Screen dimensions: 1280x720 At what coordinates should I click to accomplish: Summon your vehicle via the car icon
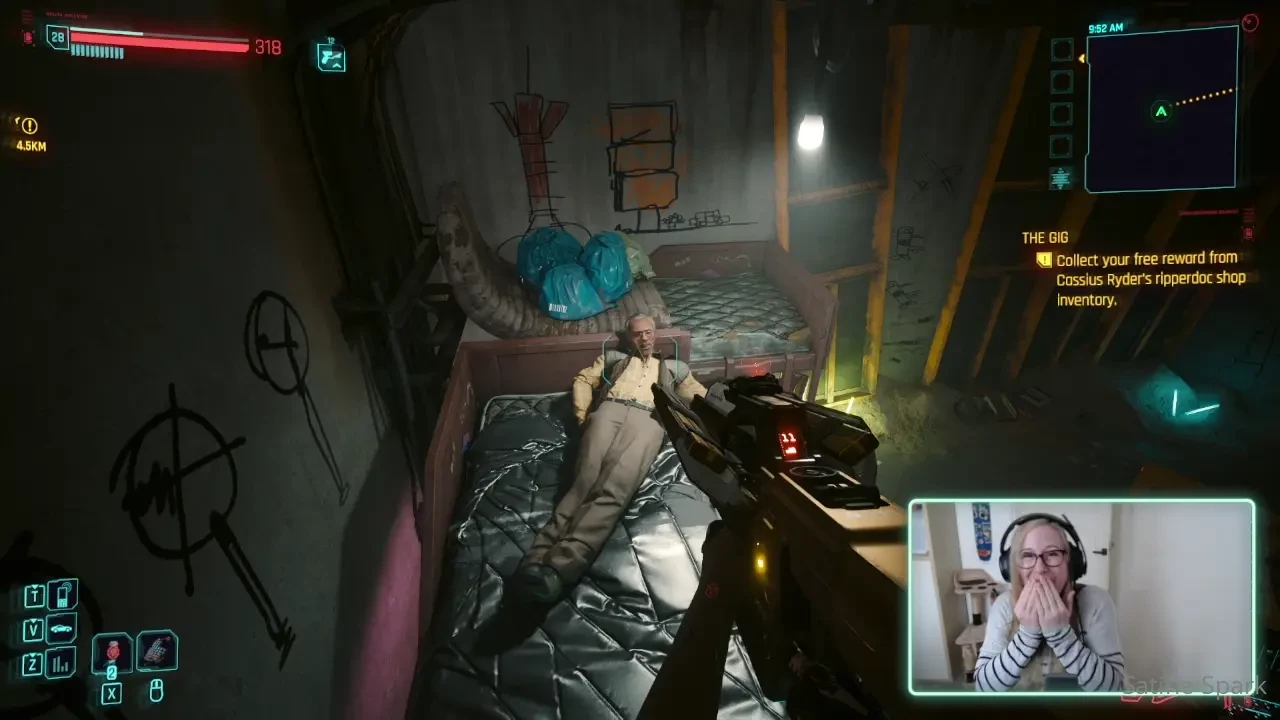pos(60,628)
